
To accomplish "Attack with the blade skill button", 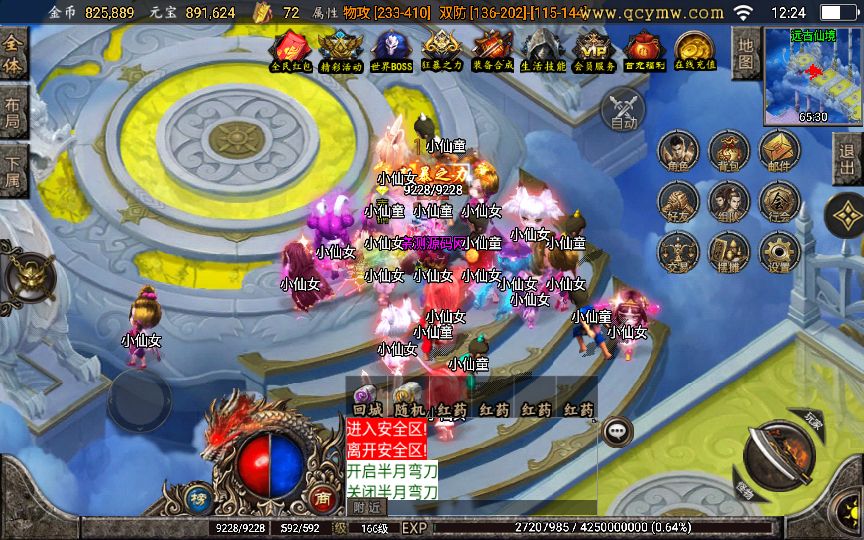I will coord(777,458).
